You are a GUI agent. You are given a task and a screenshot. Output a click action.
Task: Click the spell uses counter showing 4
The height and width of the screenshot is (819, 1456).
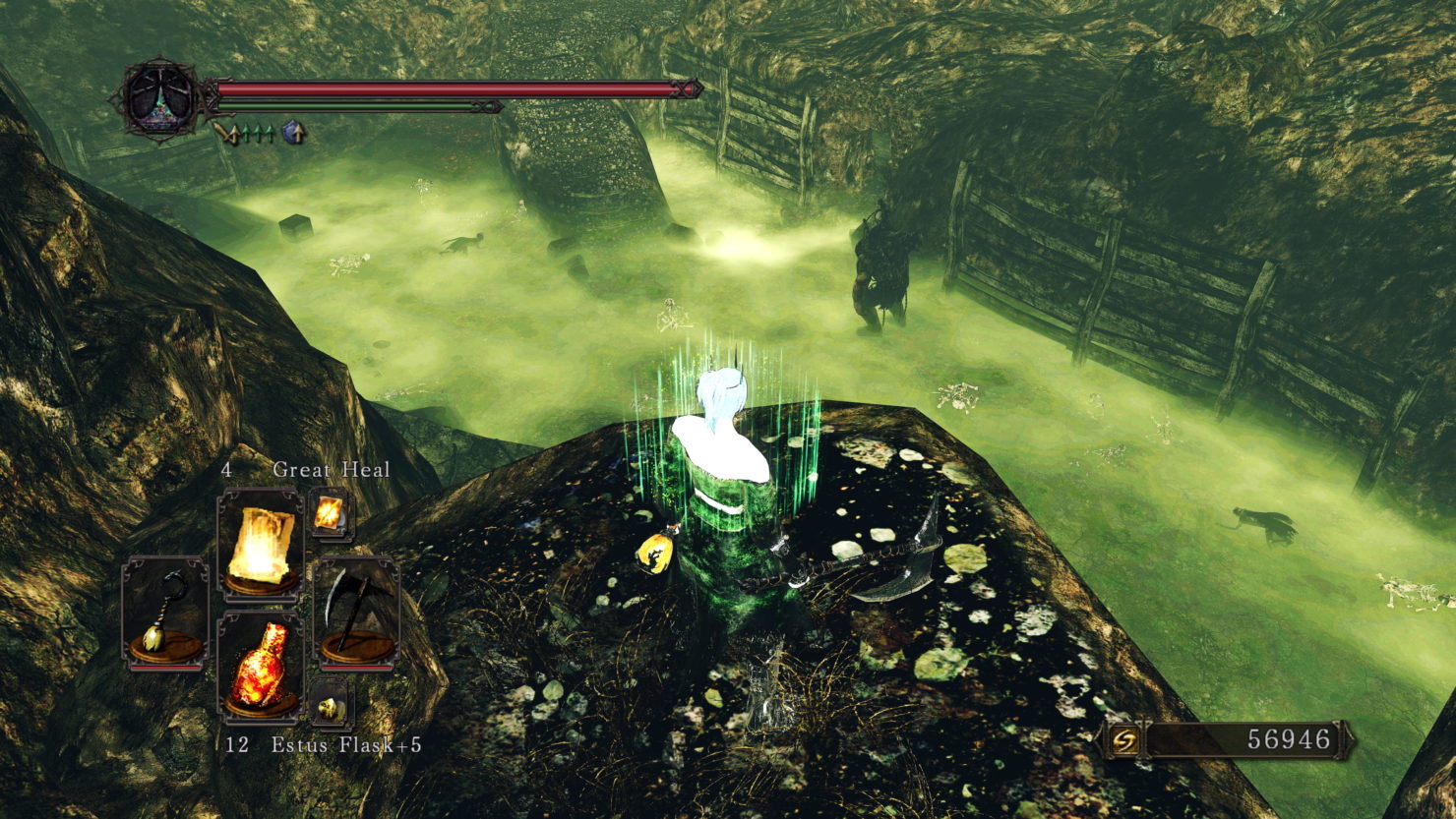(227, 469)
